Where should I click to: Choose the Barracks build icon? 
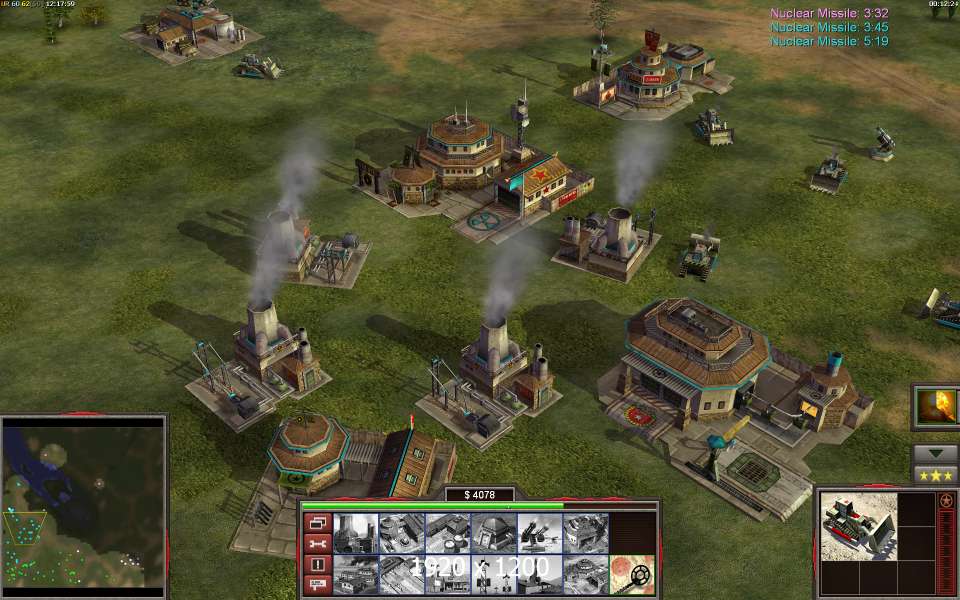[x=401, y=533]
